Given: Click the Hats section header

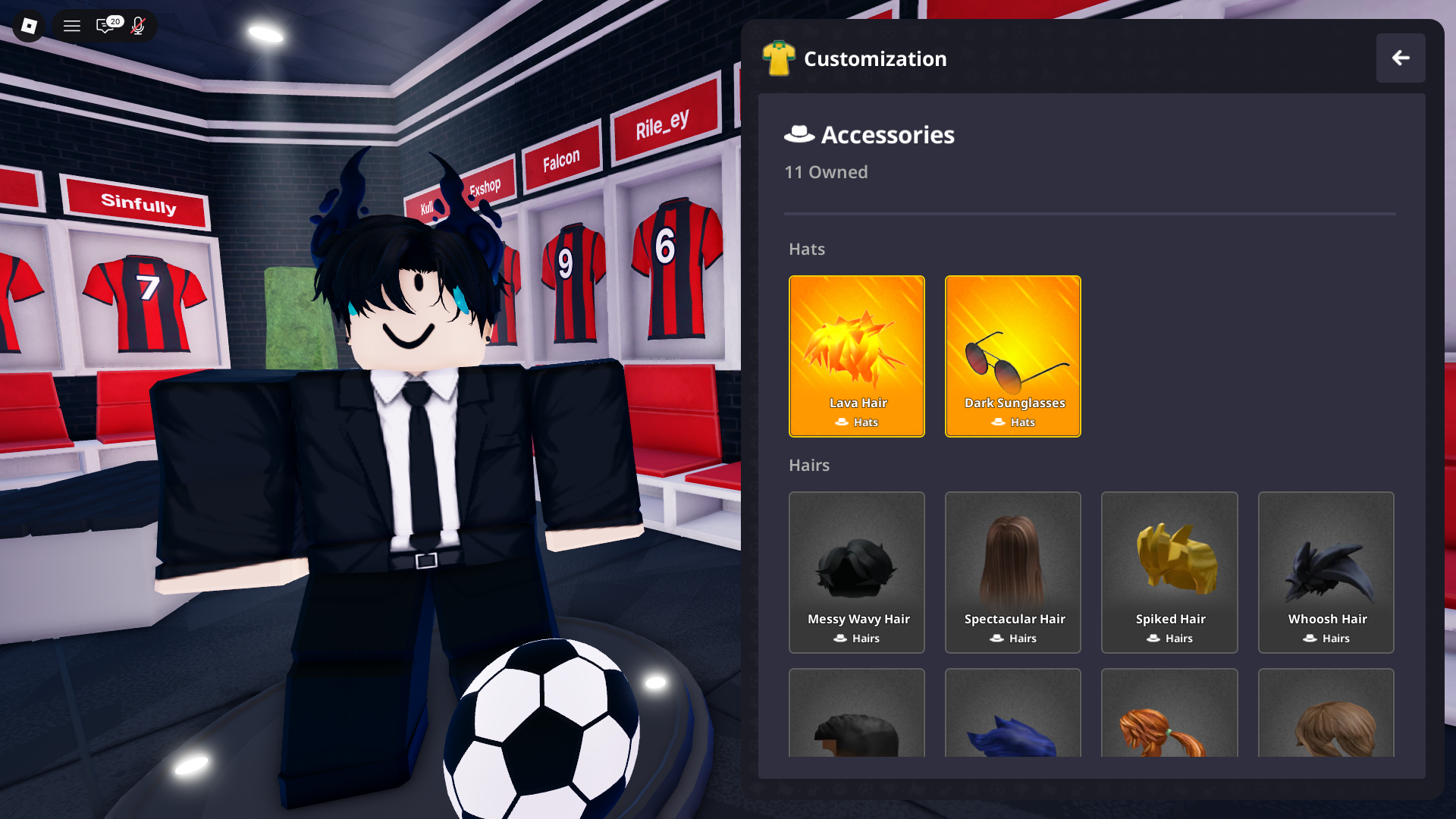Looking at the screenshot, I should coord(806,249).
